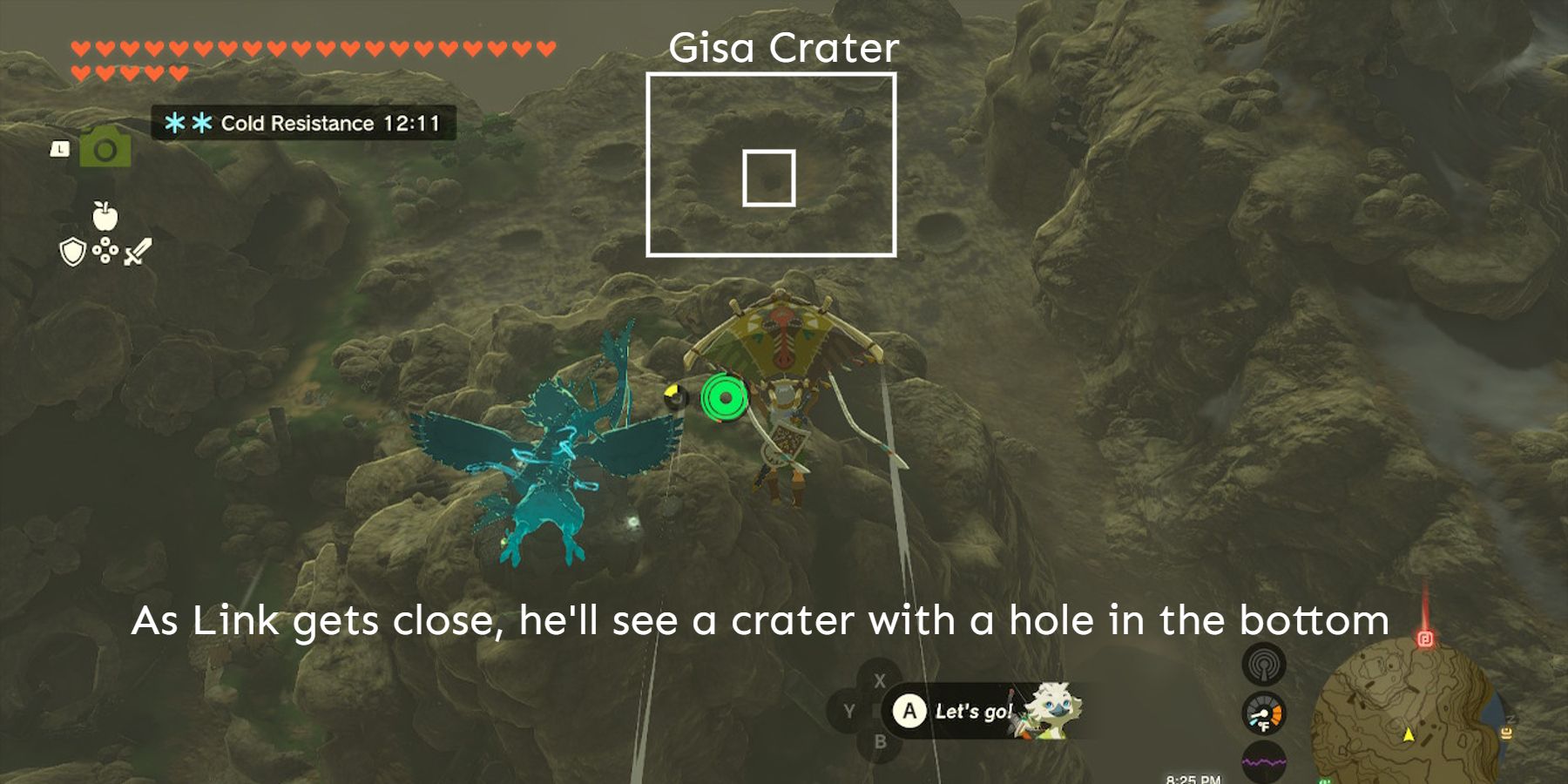Click the sword weapon indicator icon
Viewport: 1568px width, 784px height.
click(x=138, y=252)
